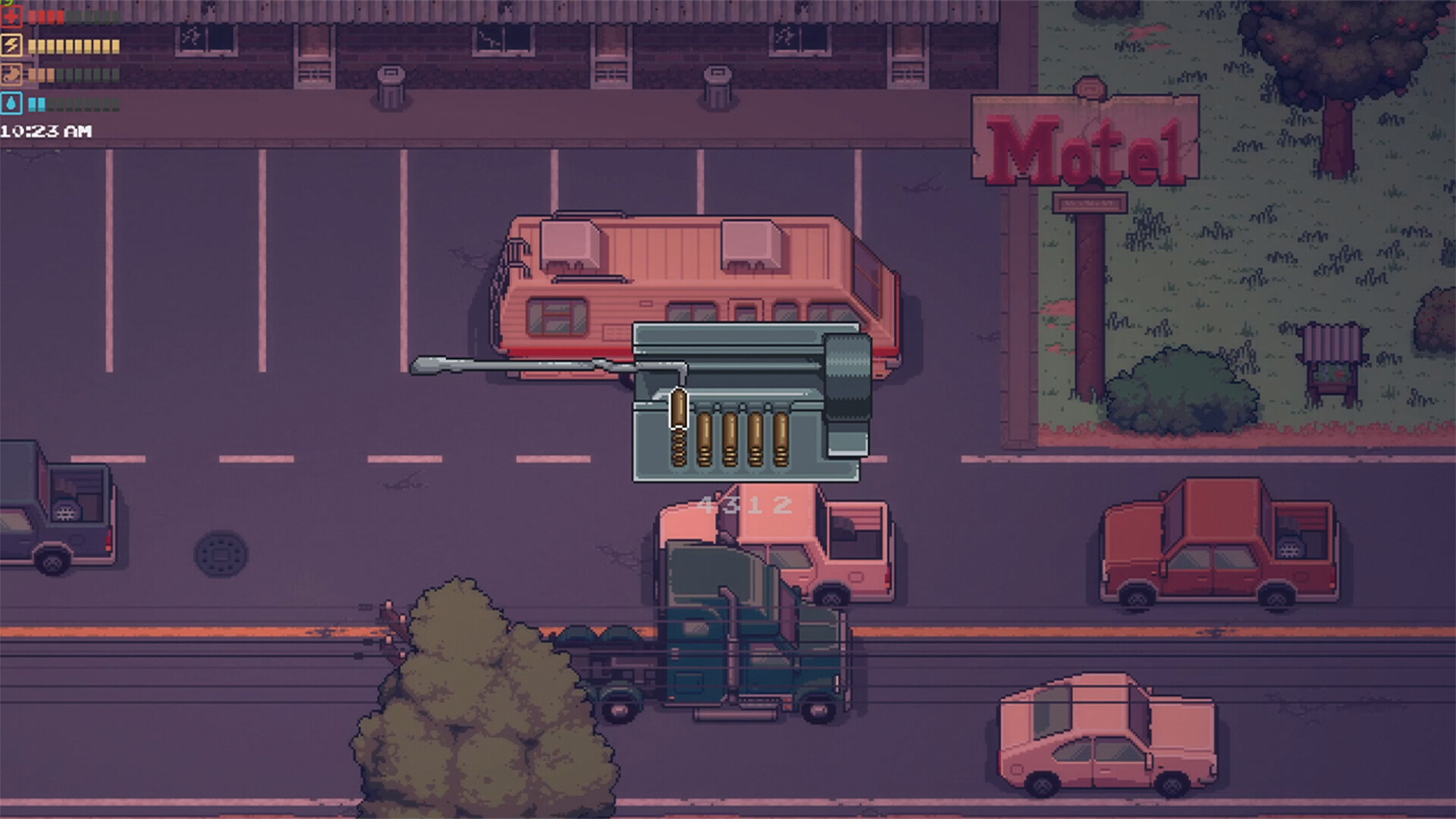The image size is (1456, 819).
Task: Click the blue water droplet thirst icon
Action: pos(11,105)
